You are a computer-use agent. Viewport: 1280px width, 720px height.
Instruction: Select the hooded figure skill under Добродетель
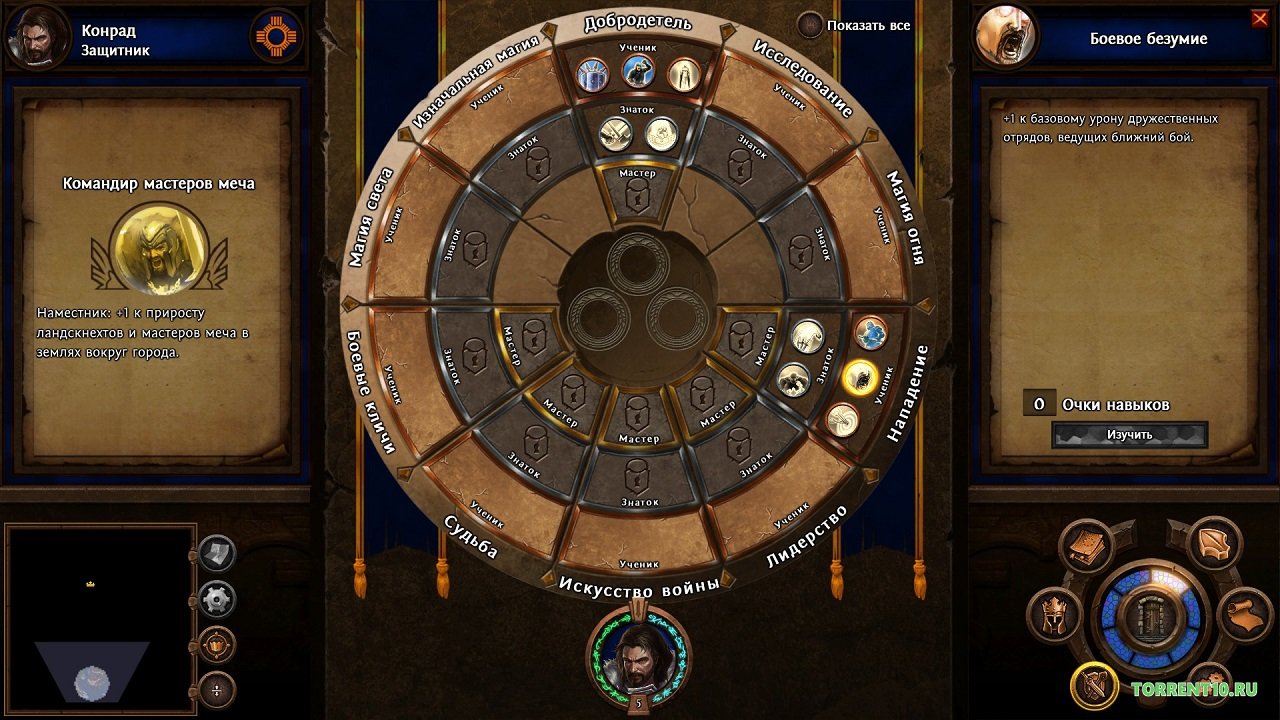[x=684, y=73]
